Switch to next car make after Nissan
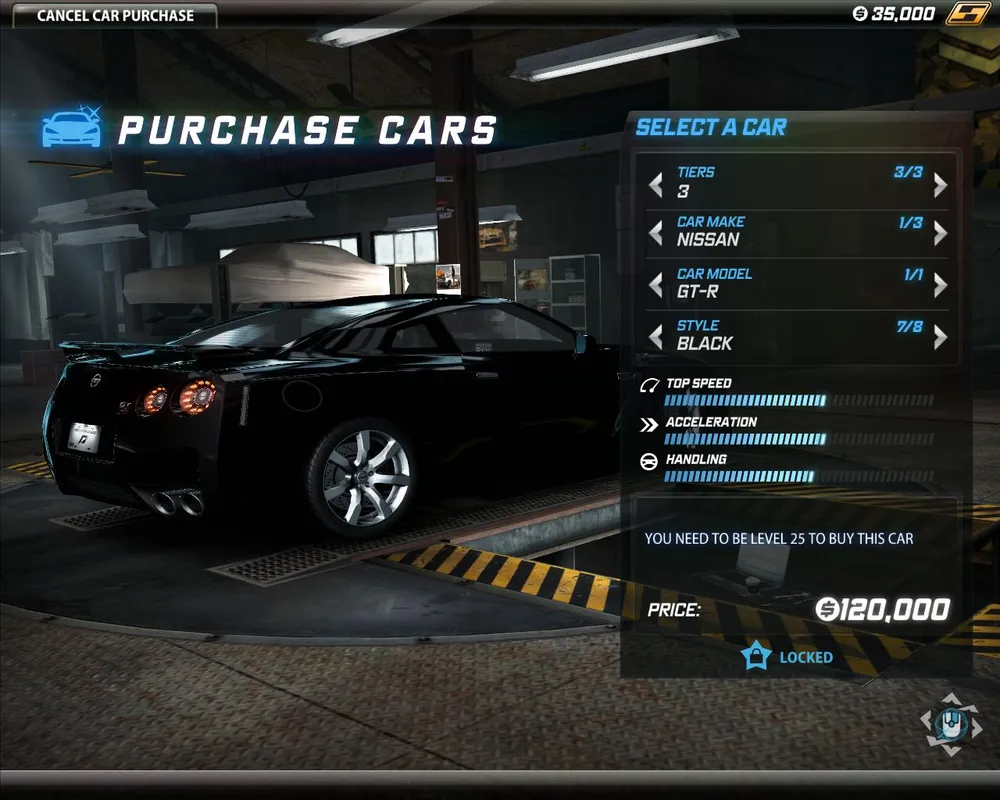 pos(940,233)
